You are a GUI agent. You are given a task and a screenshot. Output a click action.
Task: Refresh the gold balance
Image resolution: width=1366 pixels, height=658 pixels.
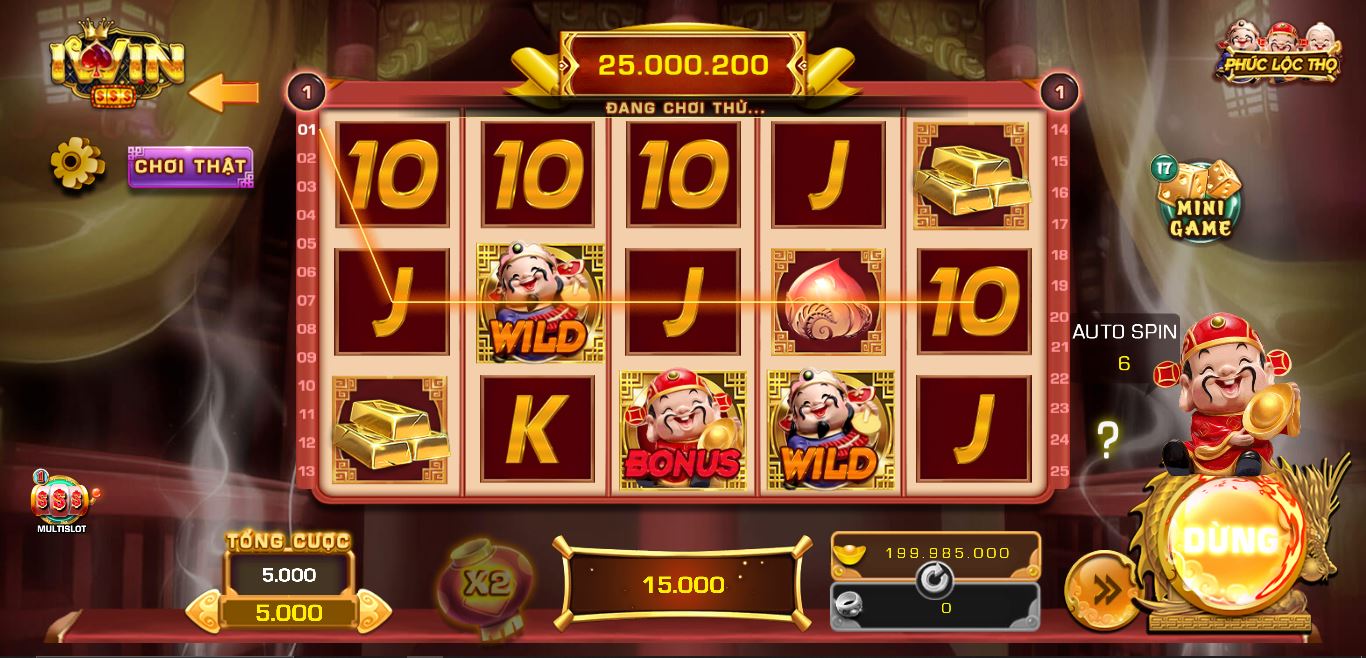935,579
